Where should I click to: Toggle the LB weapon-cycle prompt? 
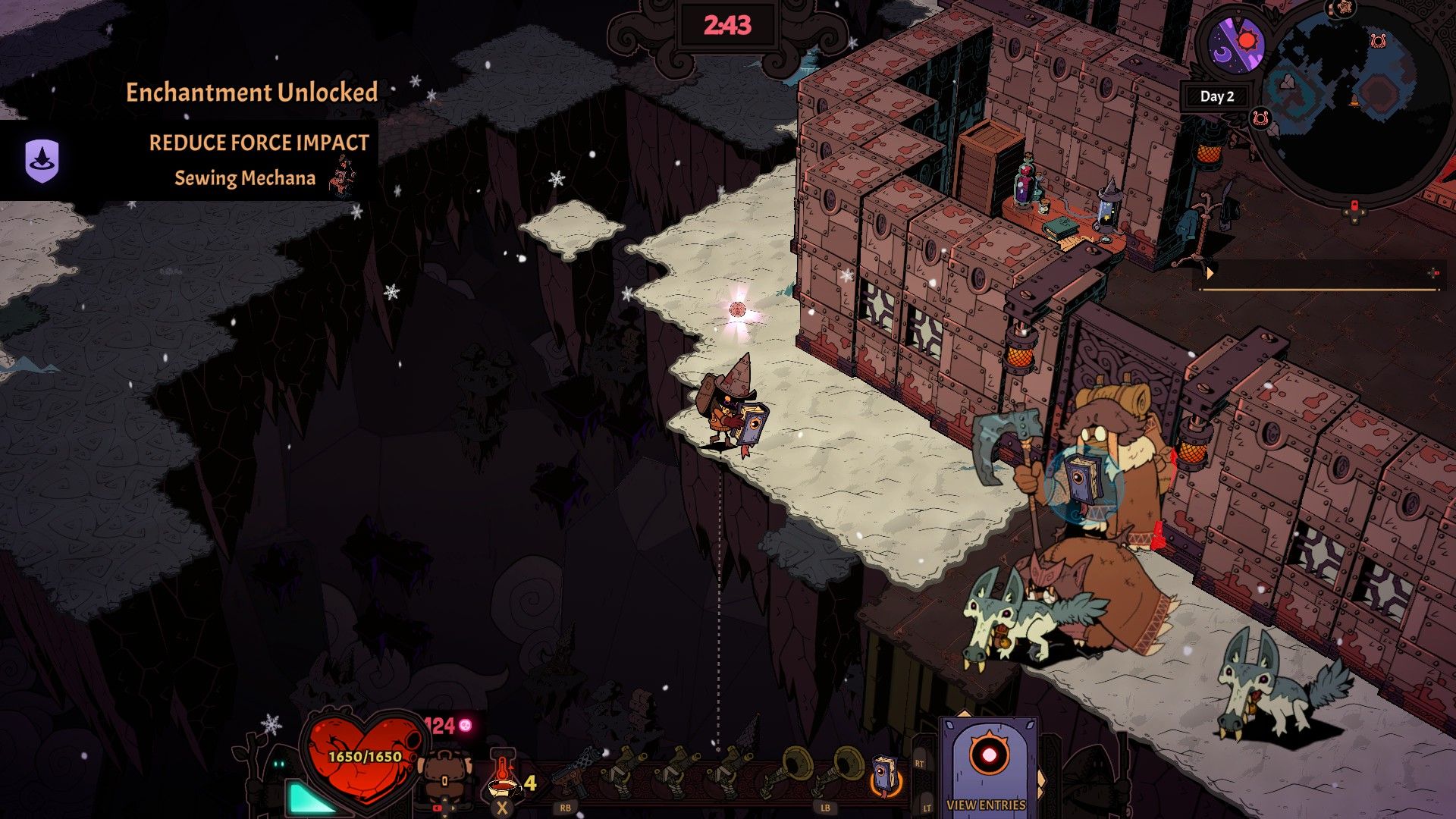(x=824, y=808)
